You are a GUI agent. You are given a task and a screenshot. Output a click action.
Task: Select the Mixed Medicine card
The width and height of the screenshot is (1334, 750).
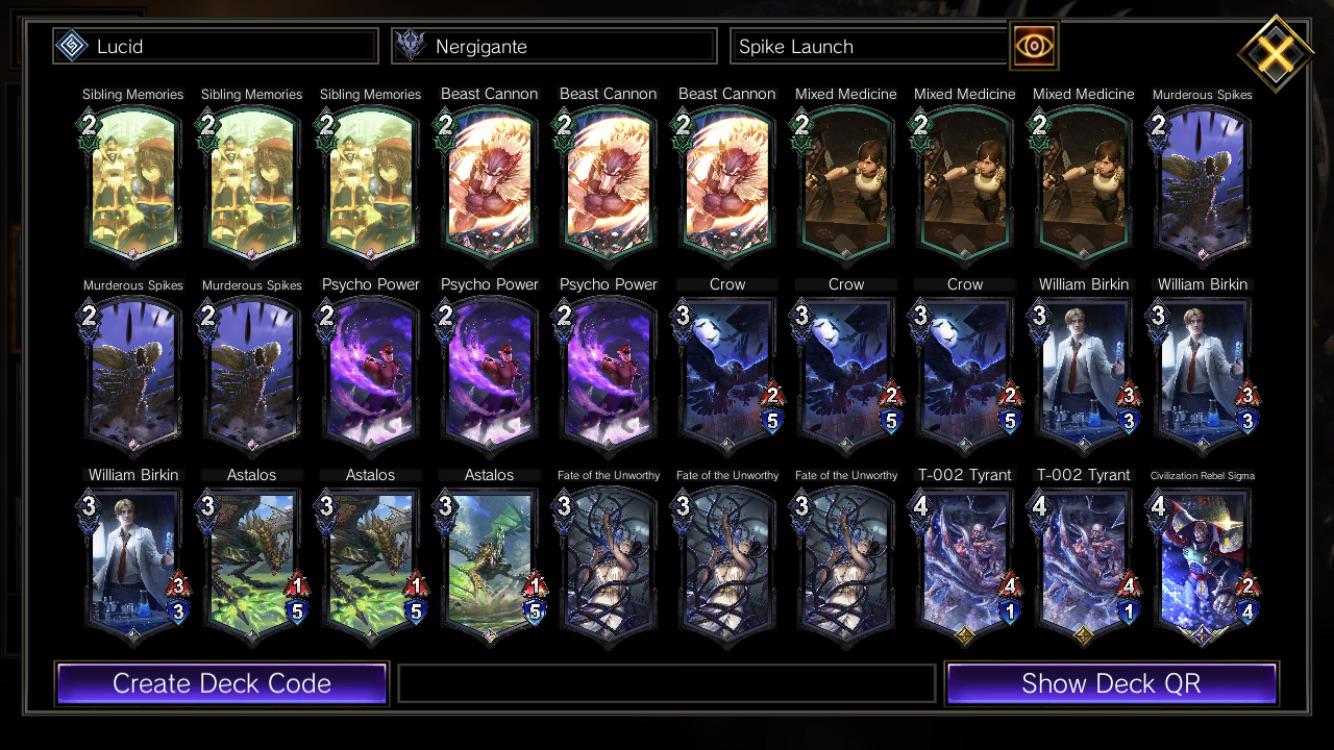pyautogui.click(x=845, y=178)
